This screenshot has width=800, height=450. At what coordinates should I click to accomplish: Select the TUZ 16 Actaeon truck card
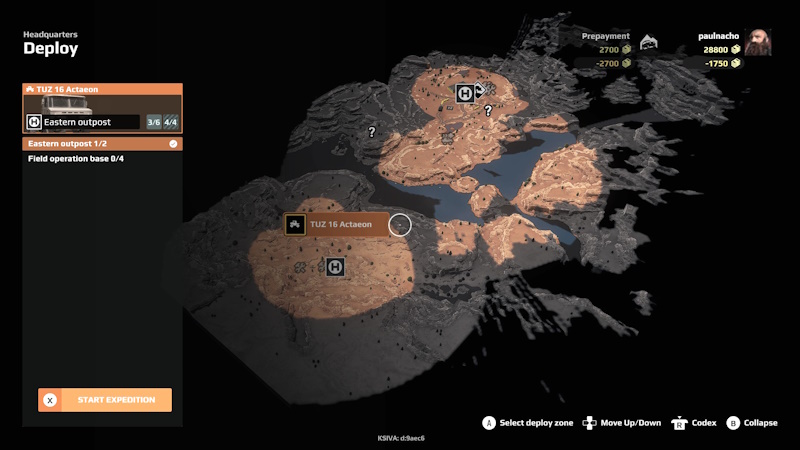[102, 108]
